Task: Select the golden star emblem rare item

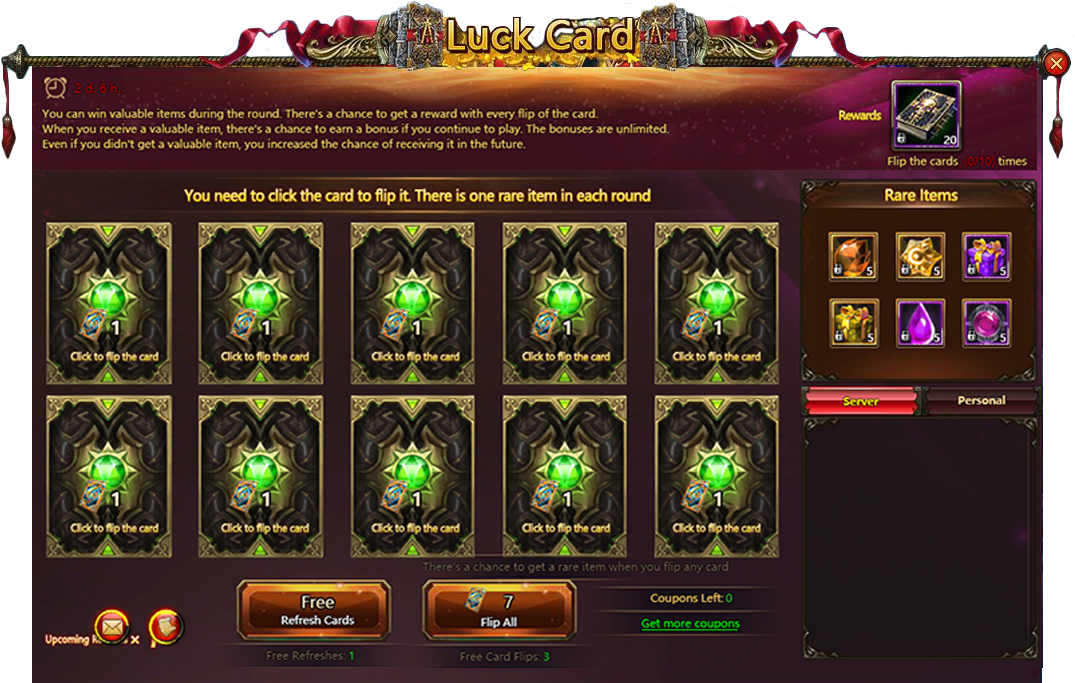Action: (920, 257)
